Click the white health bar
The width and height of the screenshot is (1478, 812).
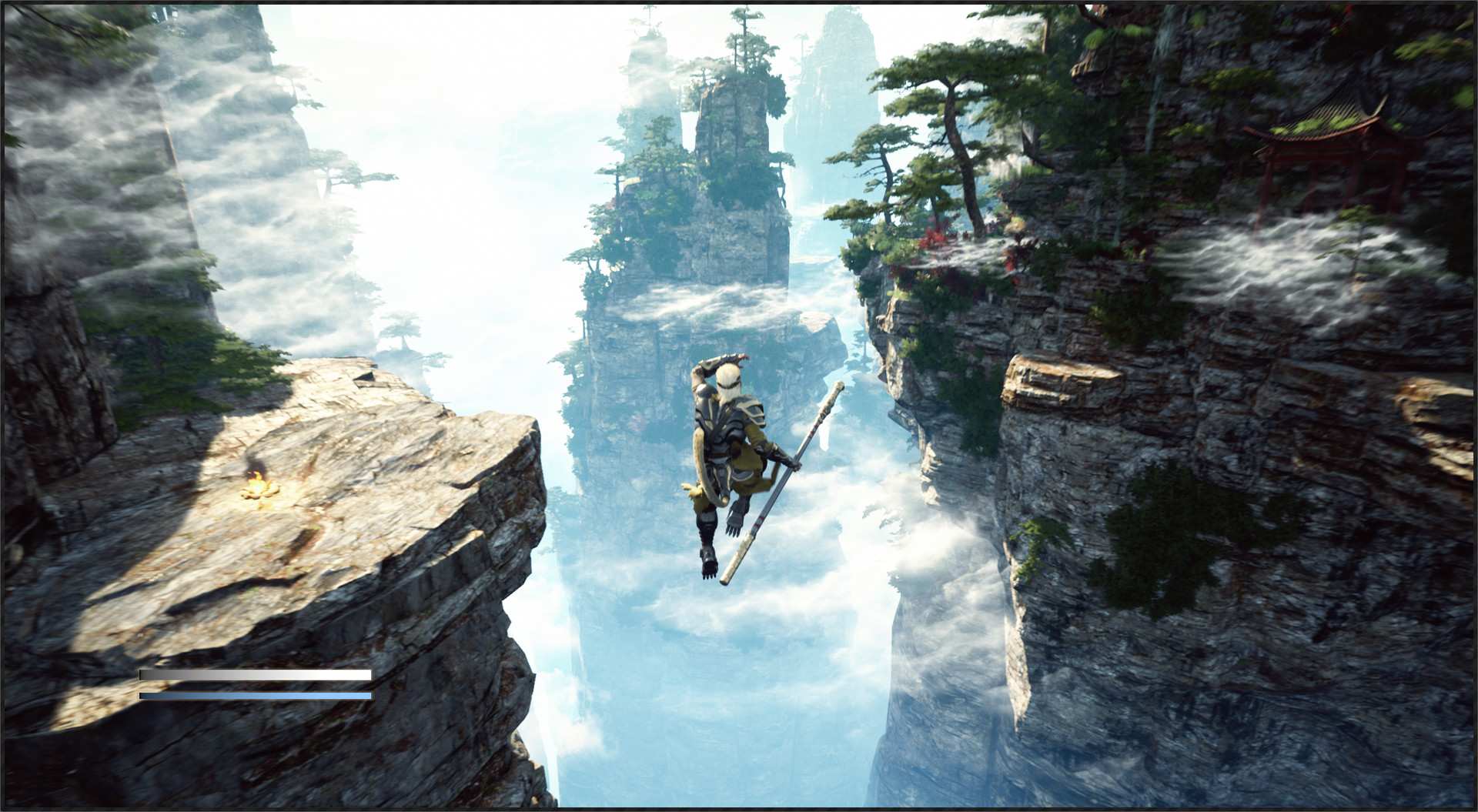(x=254, y=673)
